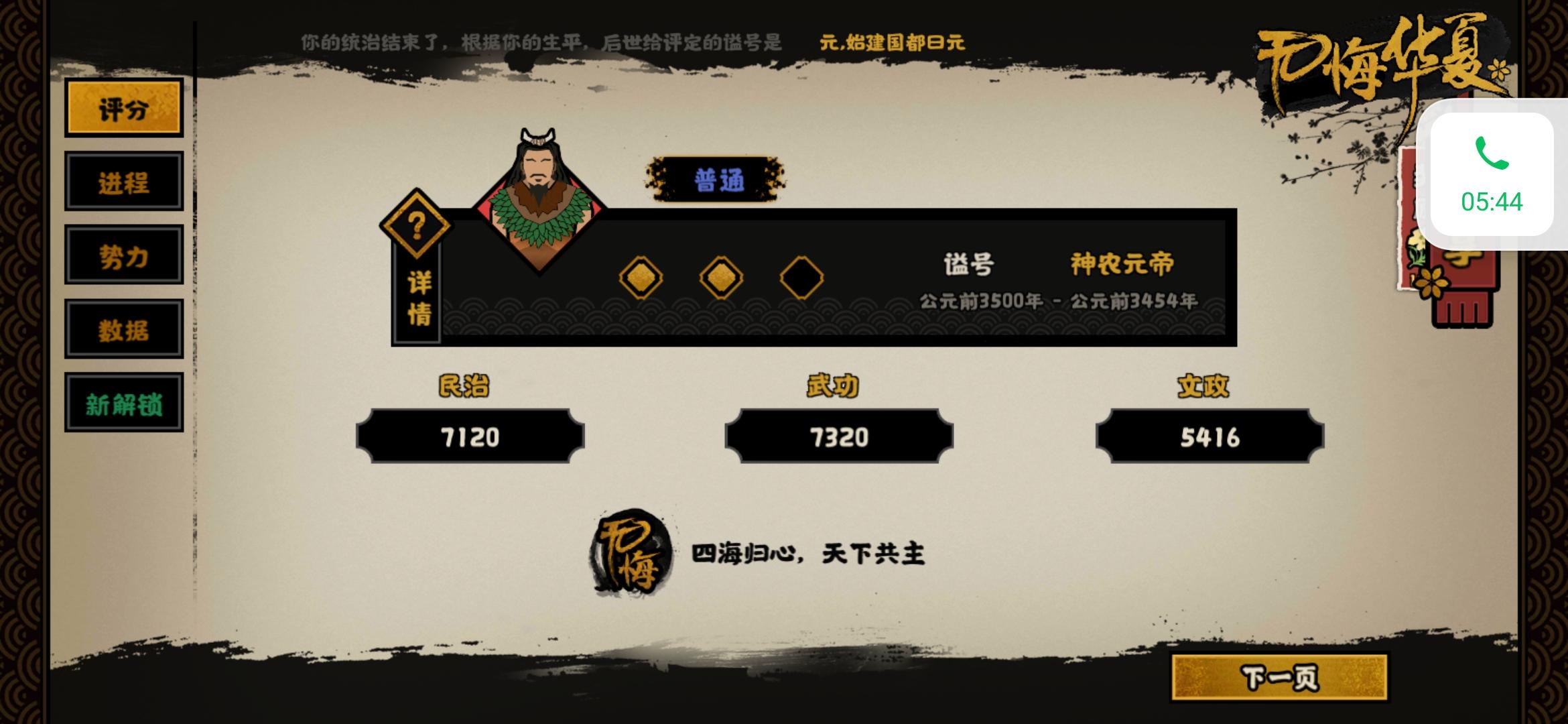The image size is (1568, 724).
Task: Switch to the 势力 tab
Action: coord(124,255)
